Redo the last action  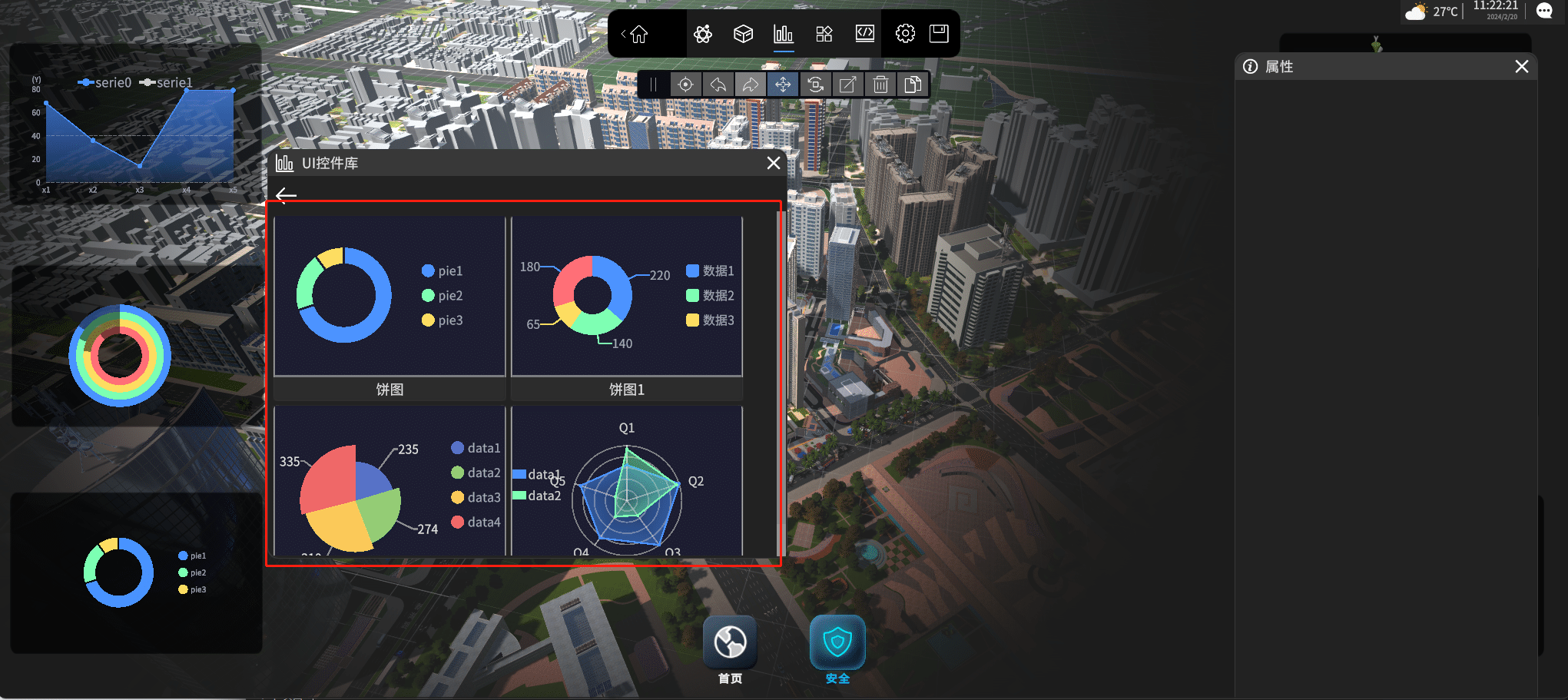[750, 85]
